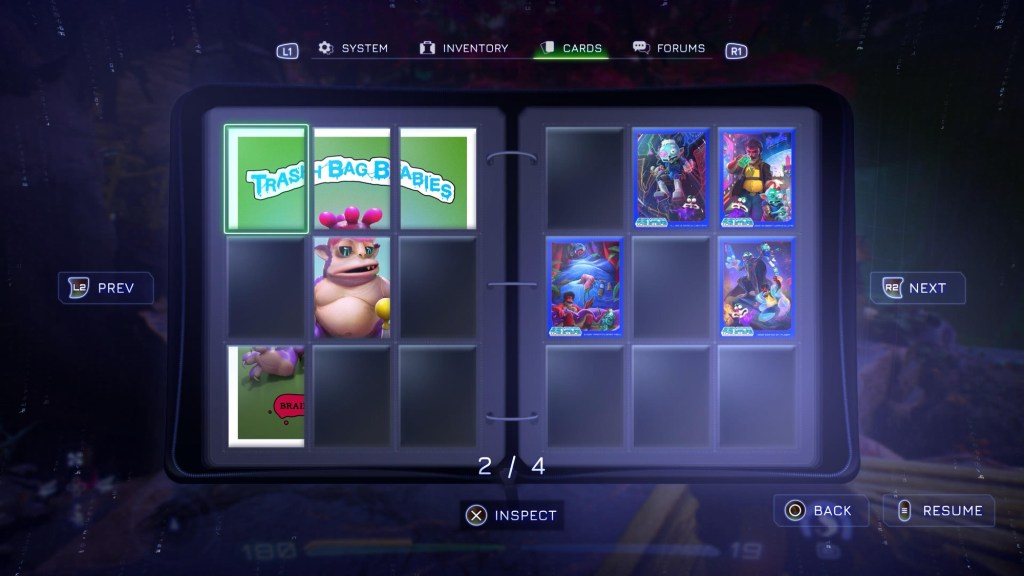
Task: Choose the card with the man in yellow shirt
Action: 757,178
